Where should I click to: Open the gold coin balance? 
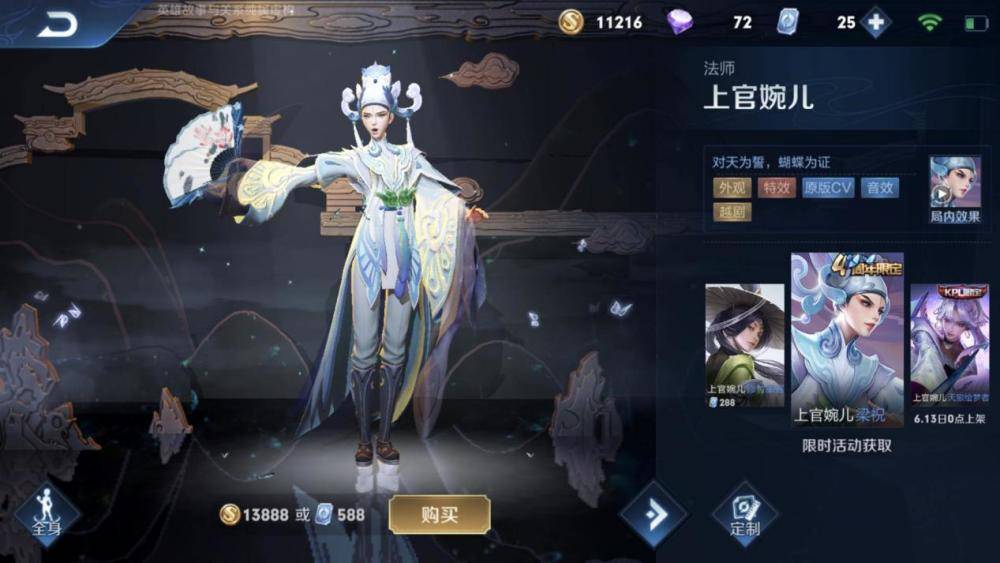pyautogui.click(x=571, y=22)
